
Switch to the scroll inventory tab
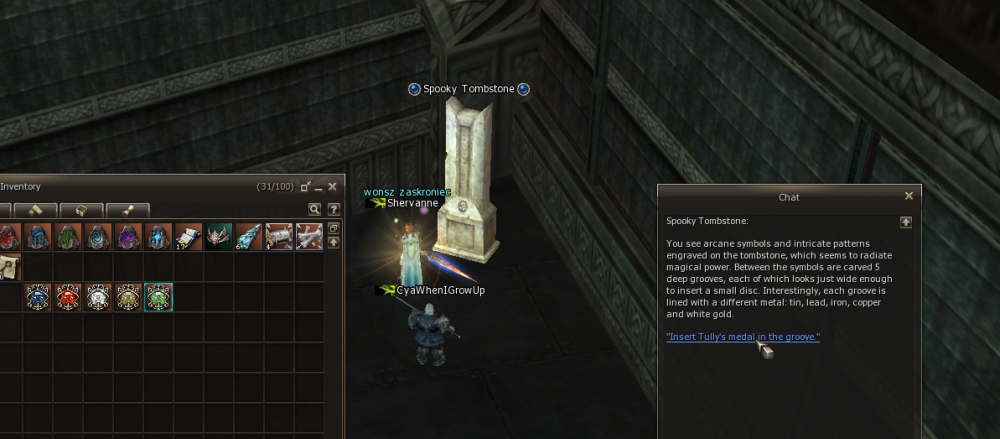[127, 210]
